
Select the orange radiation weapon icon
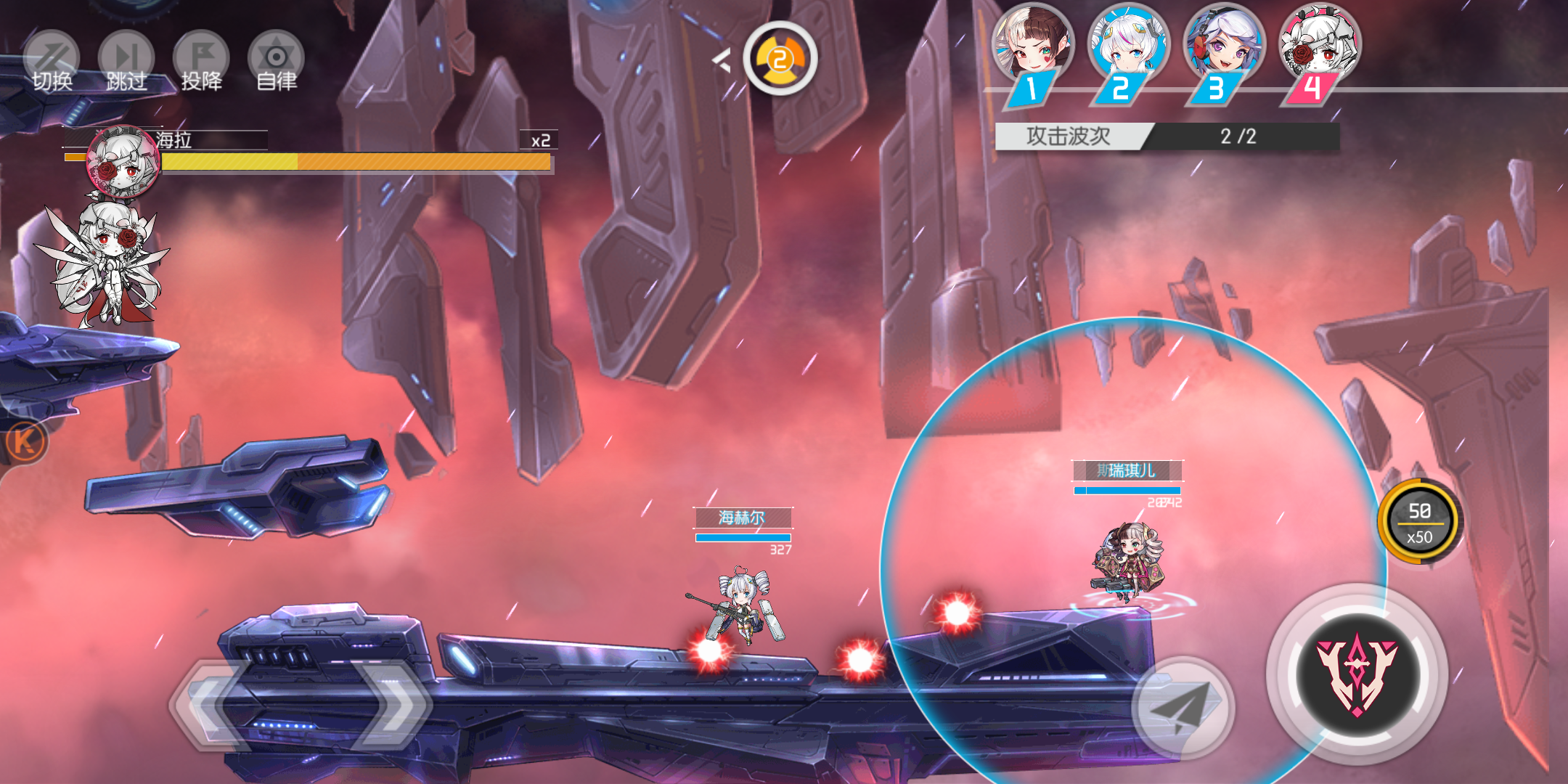[780, 58]
